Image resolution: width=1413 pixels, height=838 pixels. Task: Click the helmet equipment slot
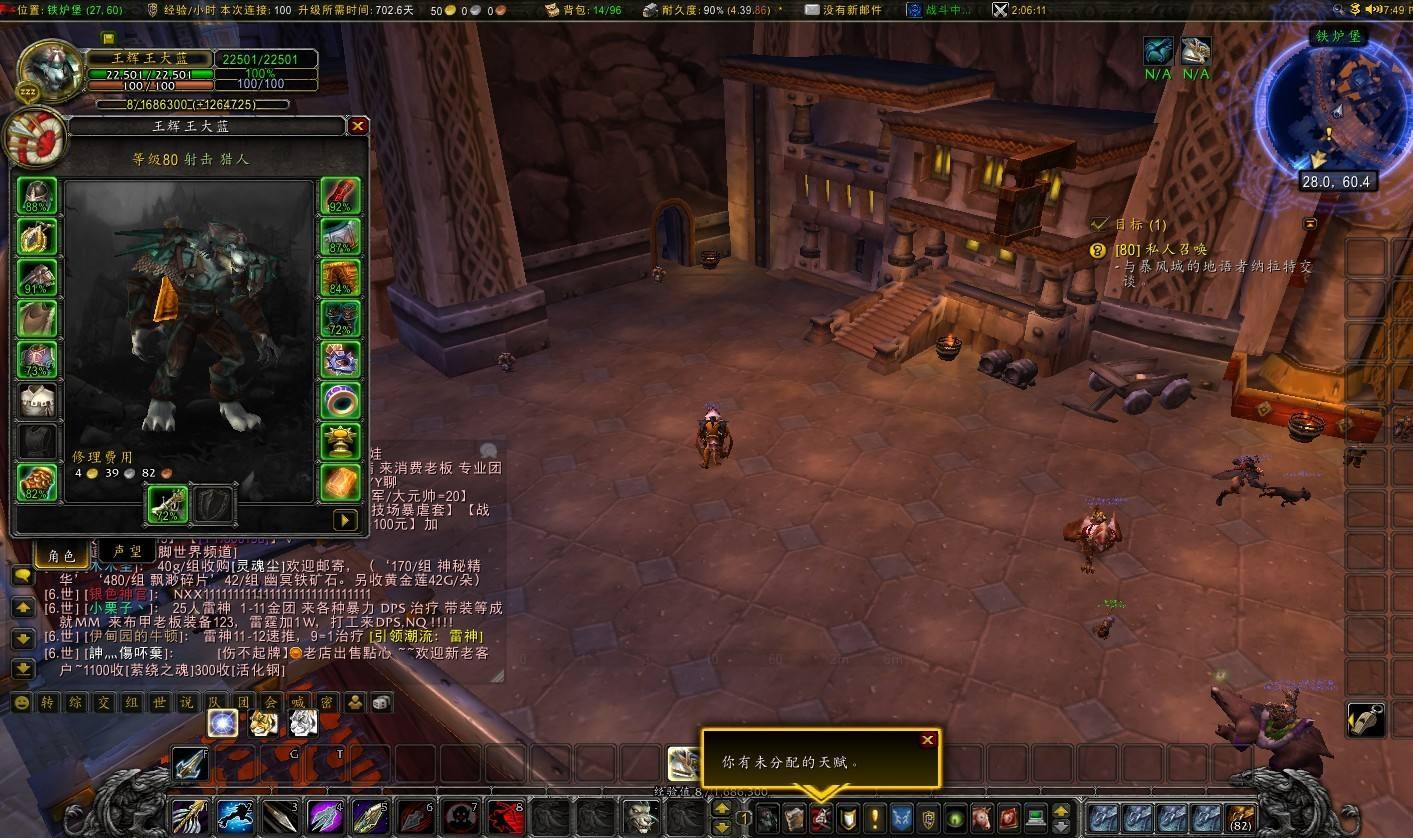click(x=37, y=196)
